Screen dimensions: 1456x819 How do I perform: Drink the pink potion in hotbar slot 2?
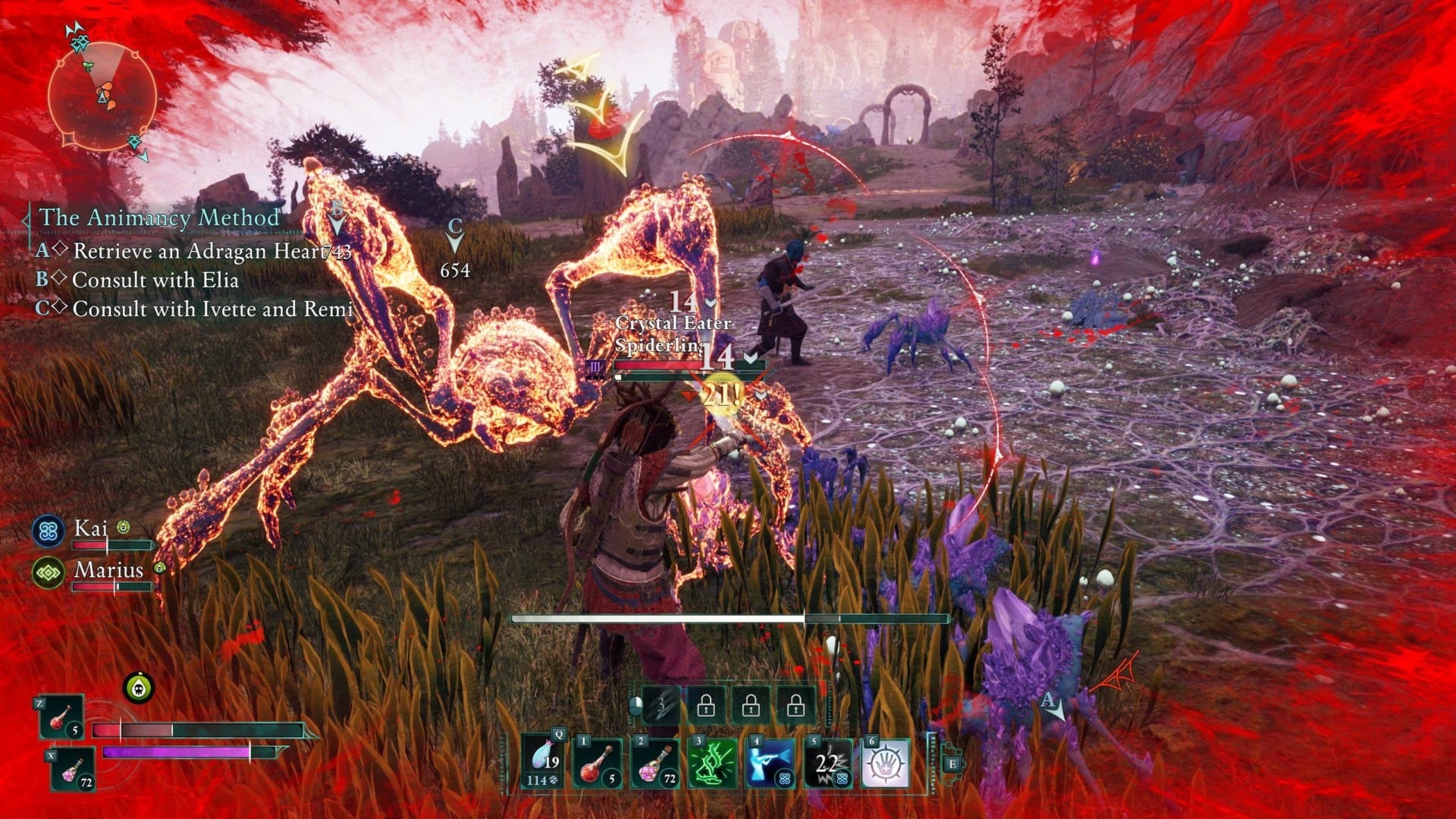click(x=656, y=763)
